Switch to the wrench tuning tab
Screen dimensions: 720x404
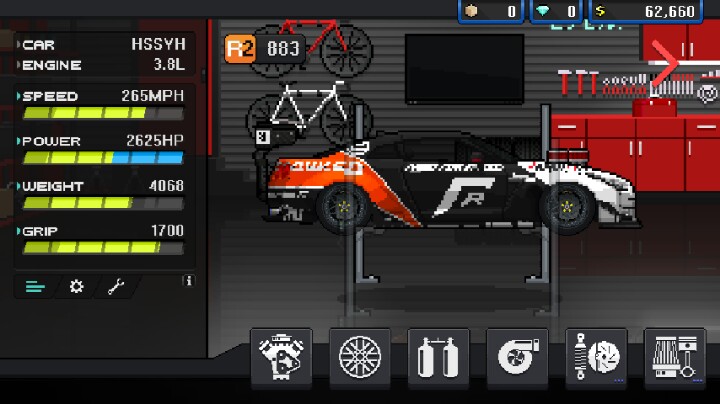tap(116, 287)
